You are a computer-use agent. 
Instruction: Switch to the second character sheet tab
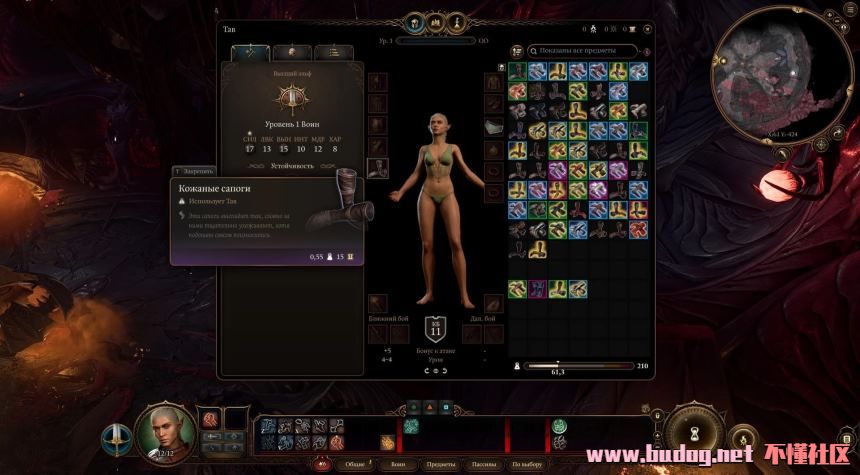coord(291,53)
